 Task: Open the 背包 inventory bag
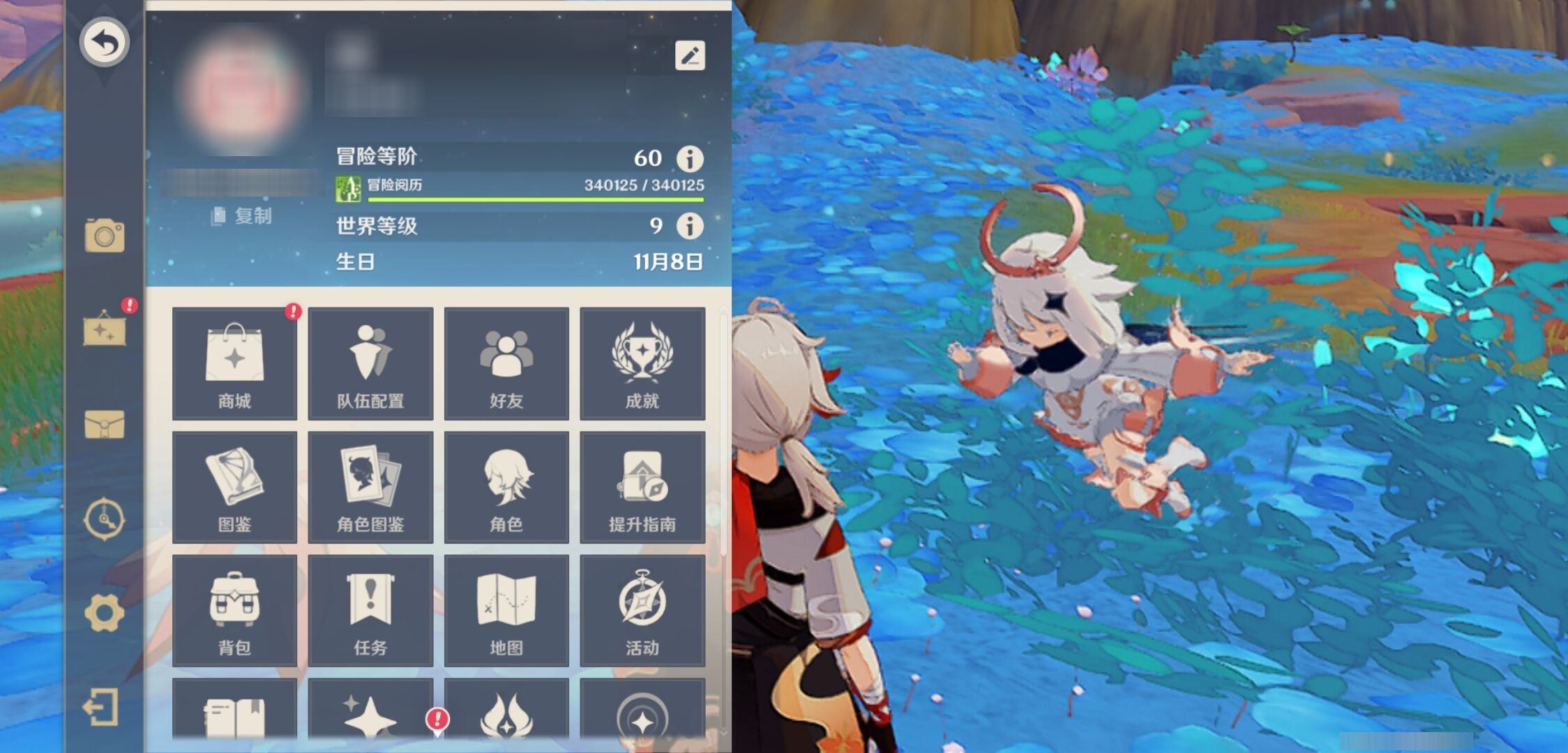234,610
